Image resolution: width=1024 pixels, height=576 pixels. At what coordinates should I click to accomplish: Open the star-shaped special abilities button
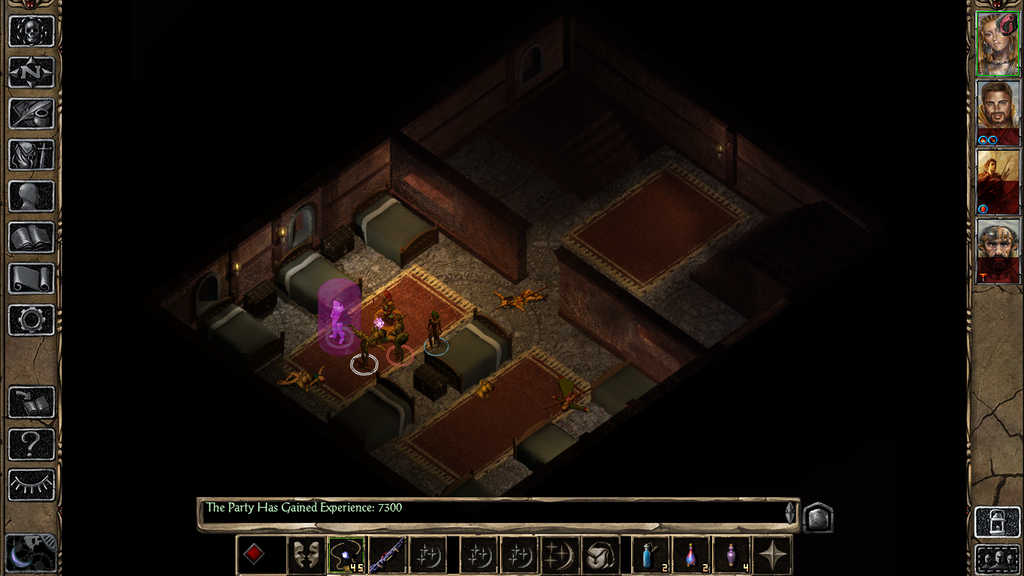pos(773,555)
